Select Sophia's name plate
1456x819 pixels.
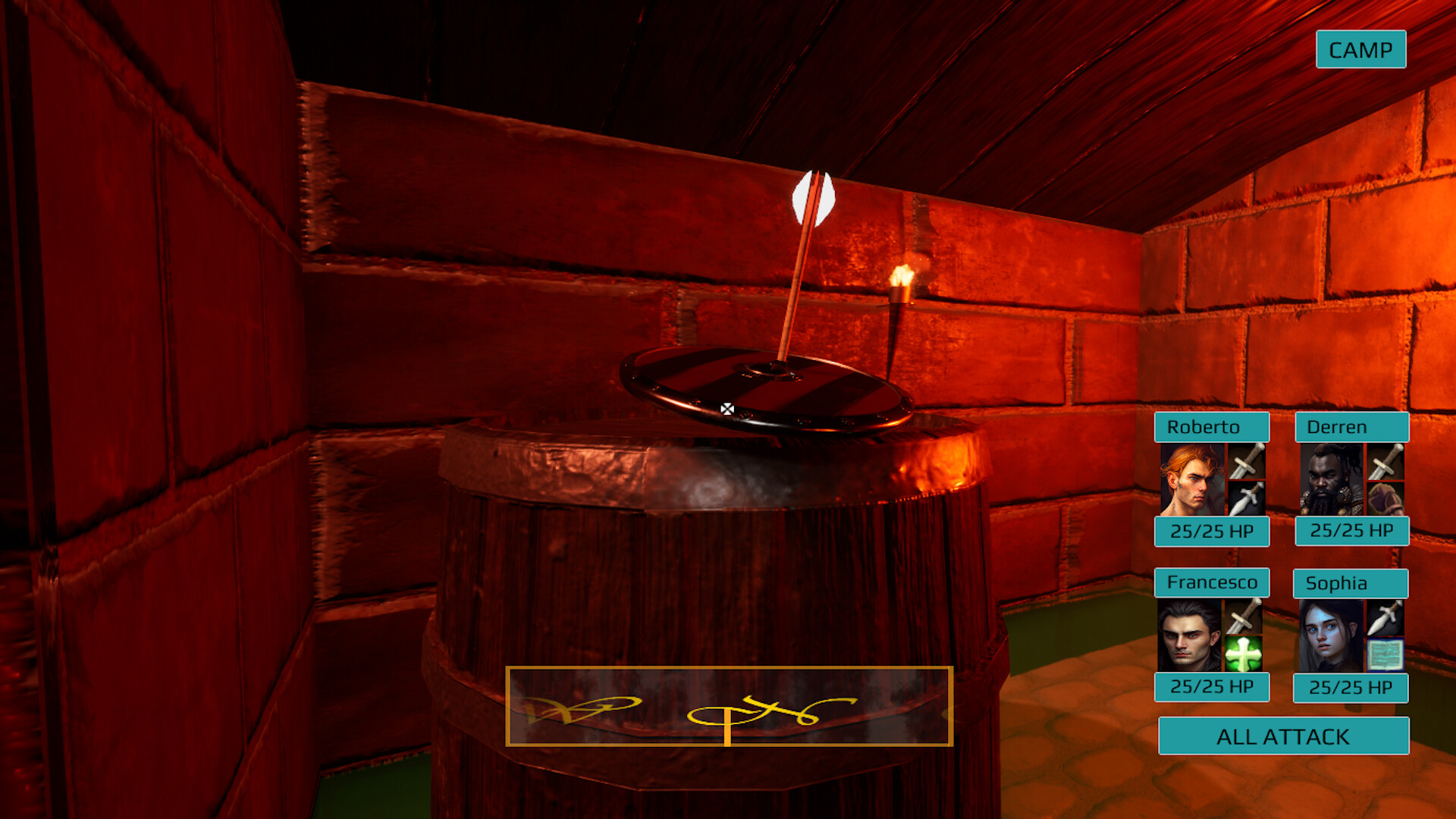coord(1349,583)
